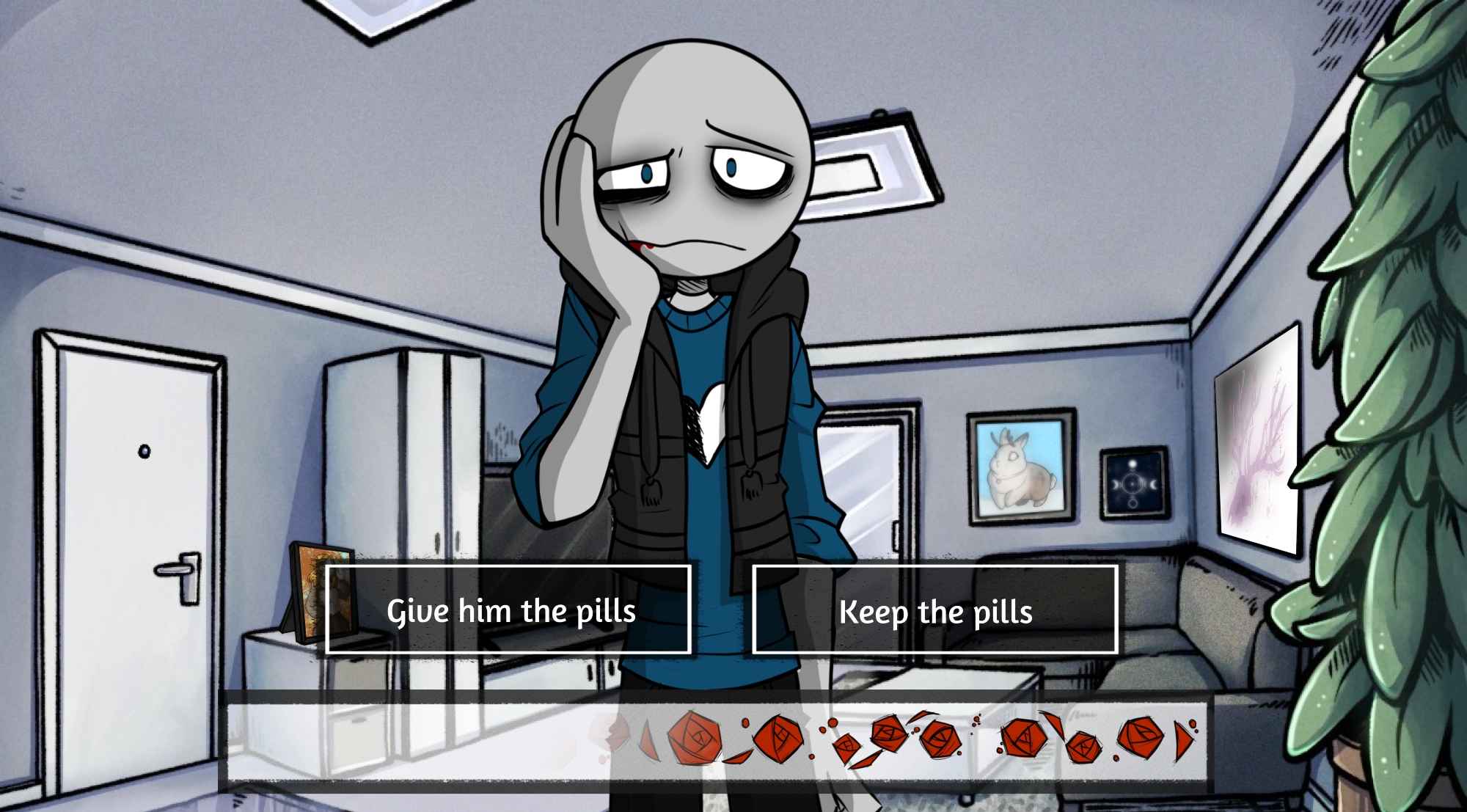Choose "Give him the pills" option
This screenshot has height=812, width=1467.
coord(508,610)
